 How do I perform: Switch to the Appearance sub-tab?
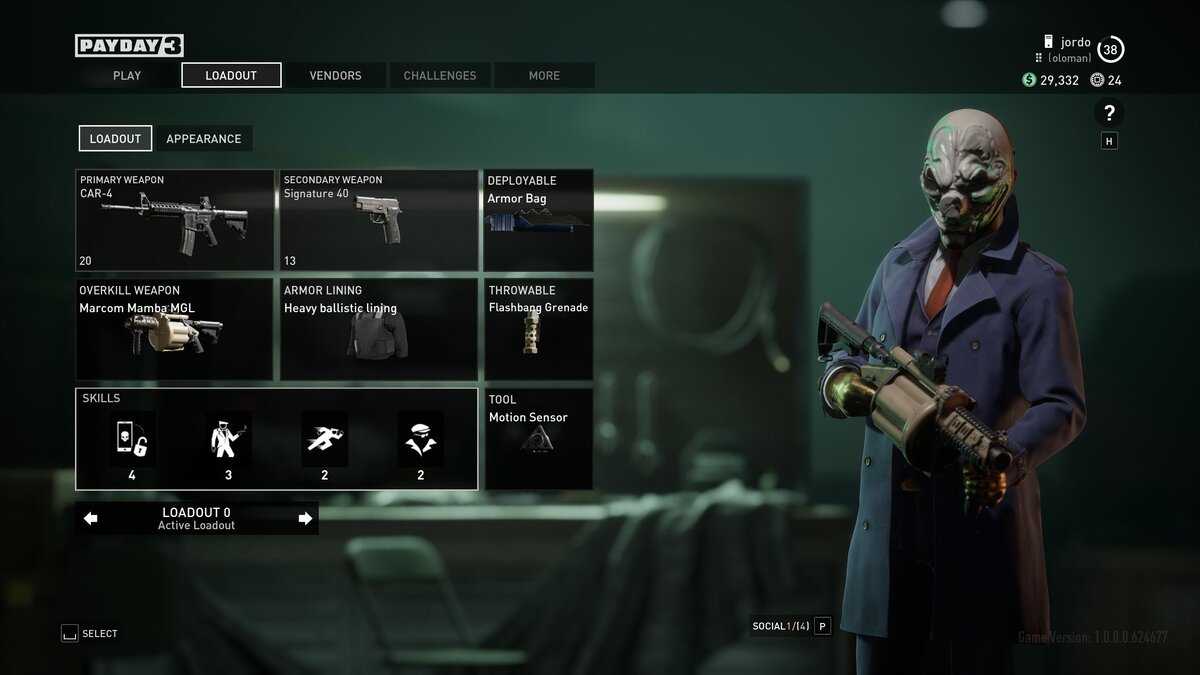click(x=204, y=138)
